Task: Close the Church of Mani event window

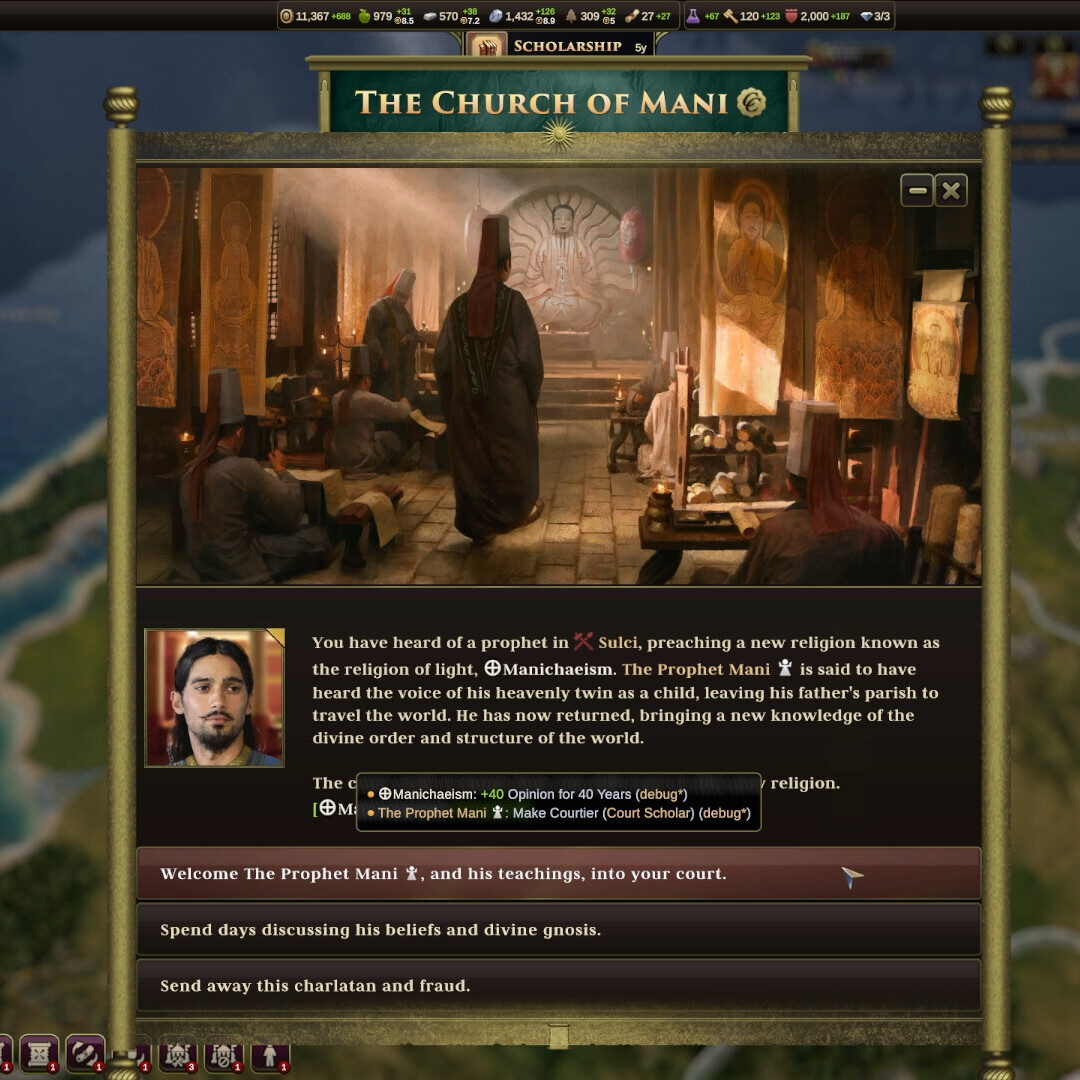Action: click(x=951, y=190)
